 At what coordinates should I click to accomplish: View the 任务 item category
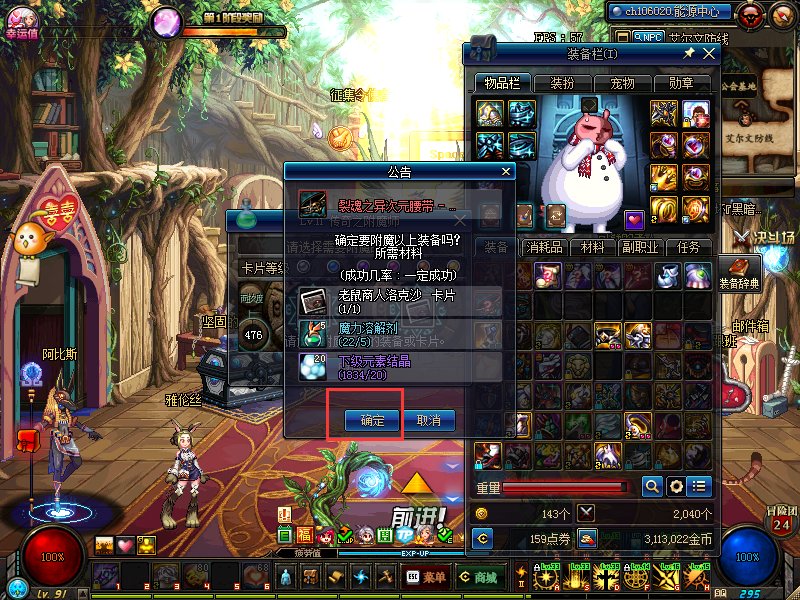point(689,247)
